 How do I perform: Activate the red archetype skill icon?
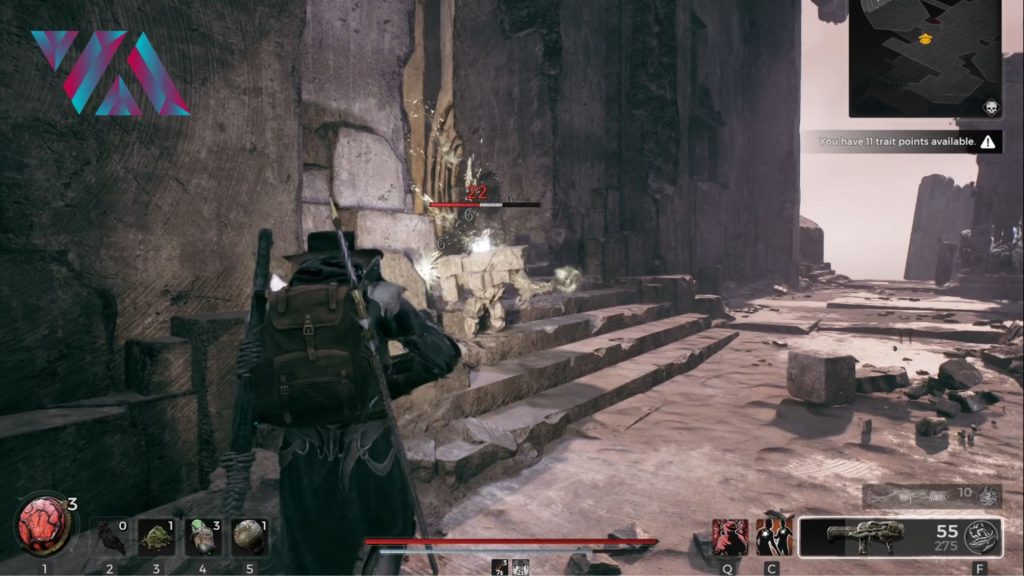[x=730, y=537]
